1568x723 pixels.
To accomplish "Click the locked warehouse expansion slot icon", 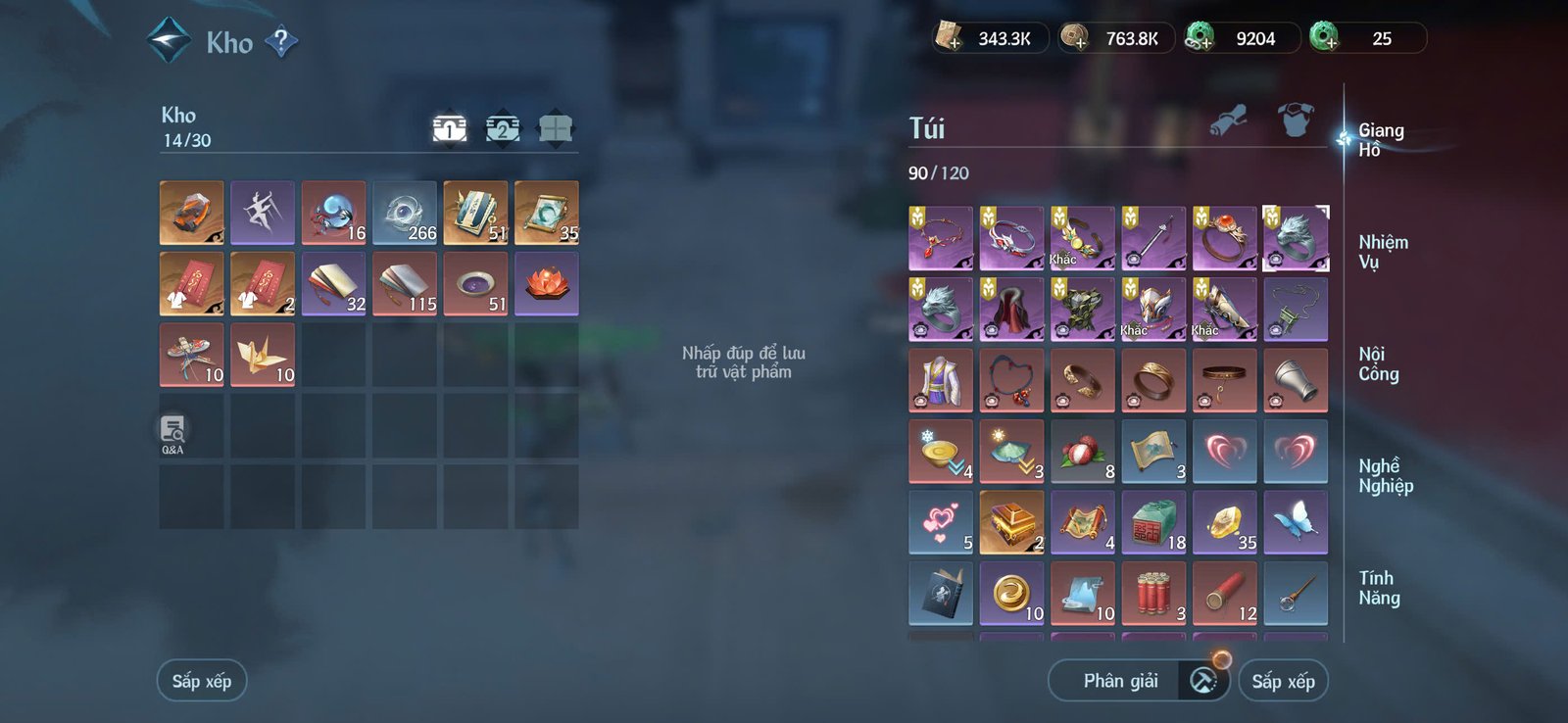I will coord(557,128).
